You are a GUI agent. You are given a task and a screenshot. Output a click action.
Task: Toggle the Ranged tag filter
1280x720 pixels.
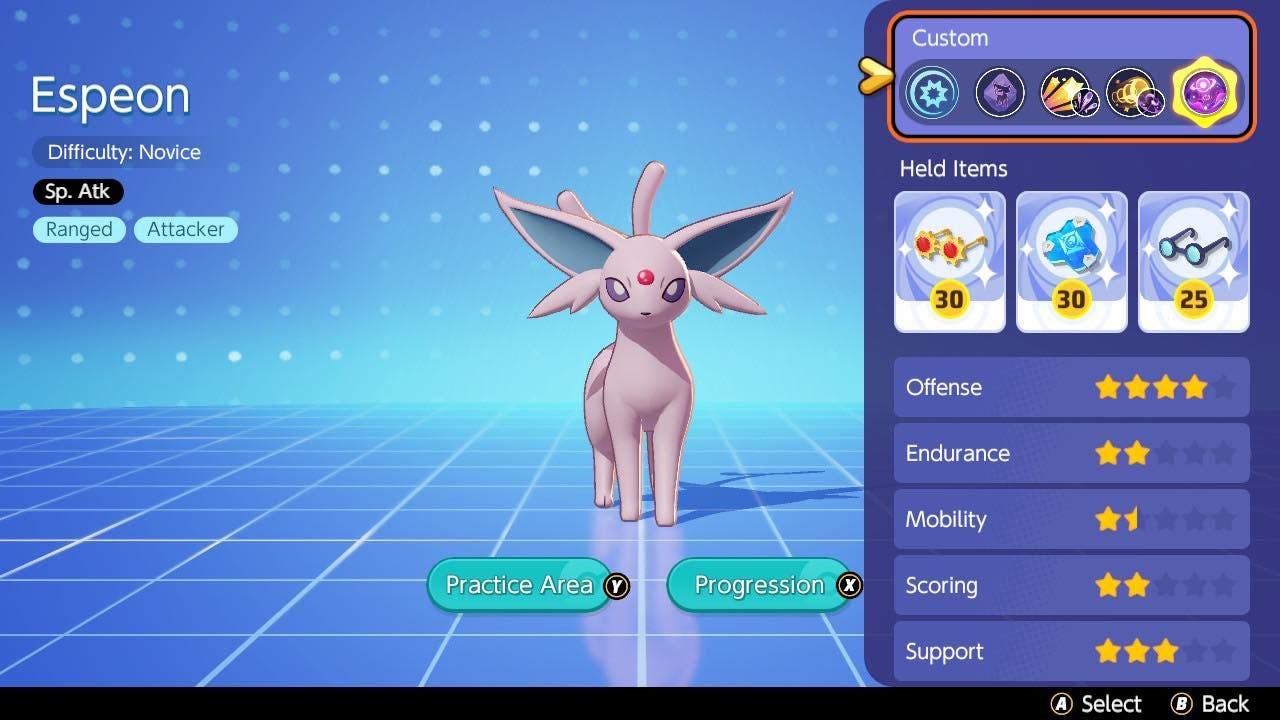coord(79,229)
